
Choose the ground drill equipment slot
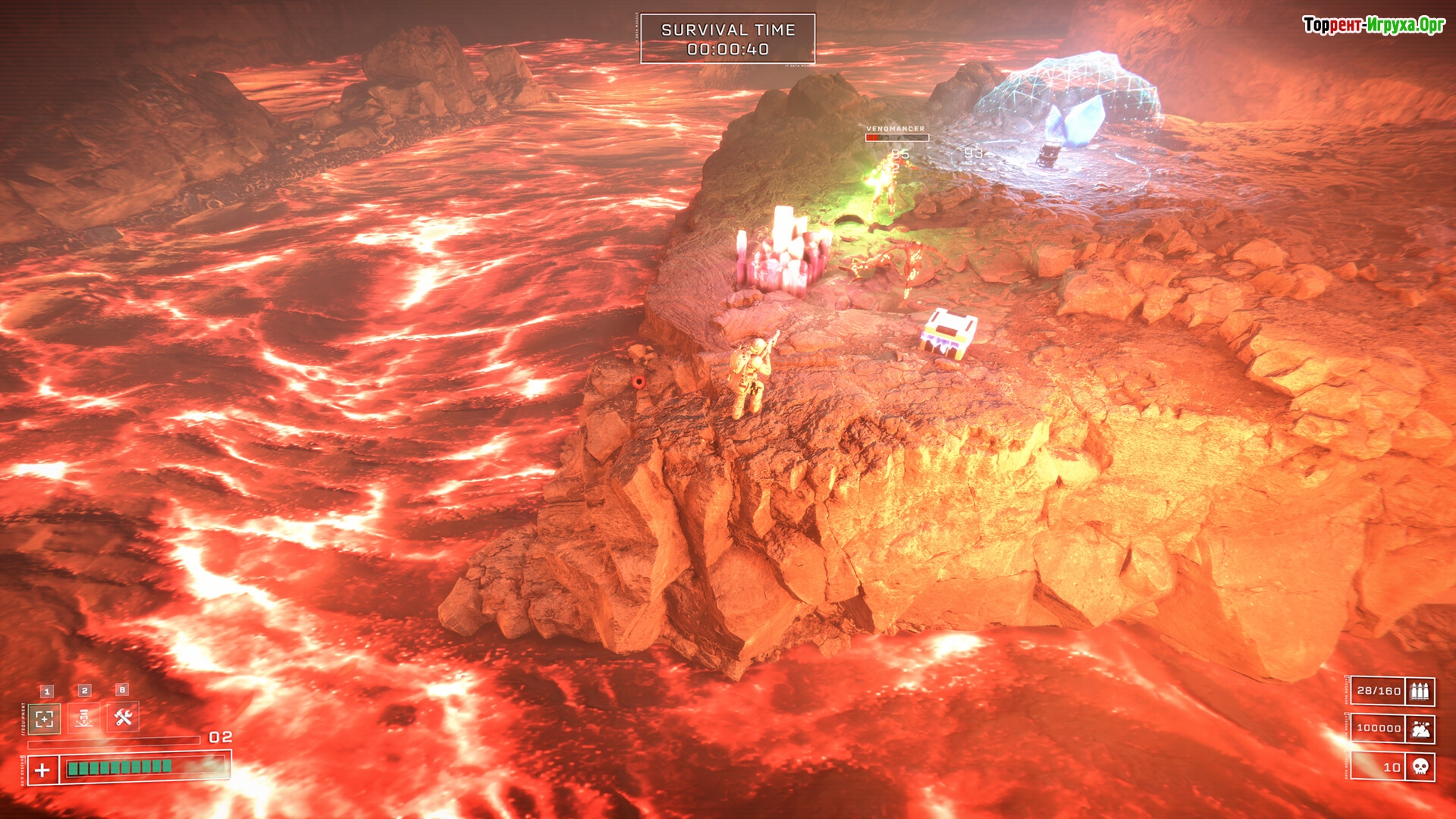click(84, 717)
